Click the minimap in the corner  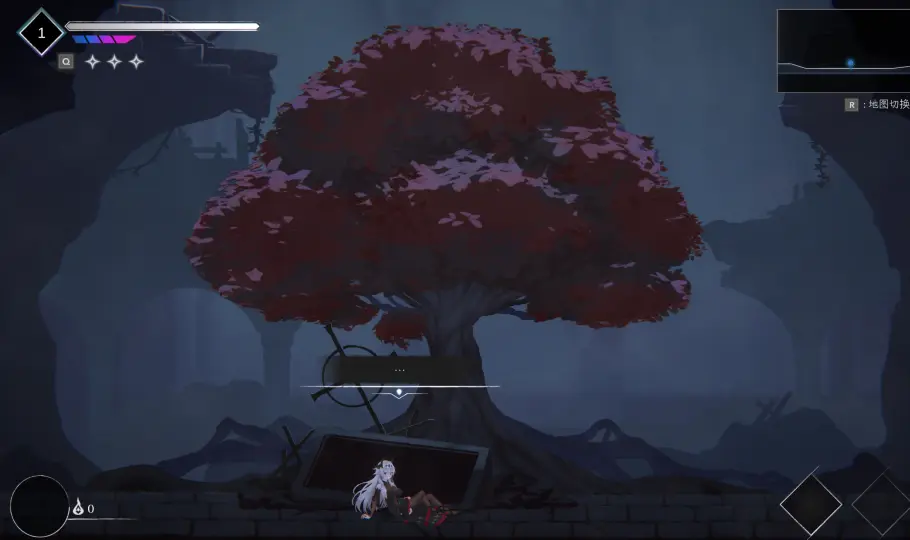pos(843,51)
